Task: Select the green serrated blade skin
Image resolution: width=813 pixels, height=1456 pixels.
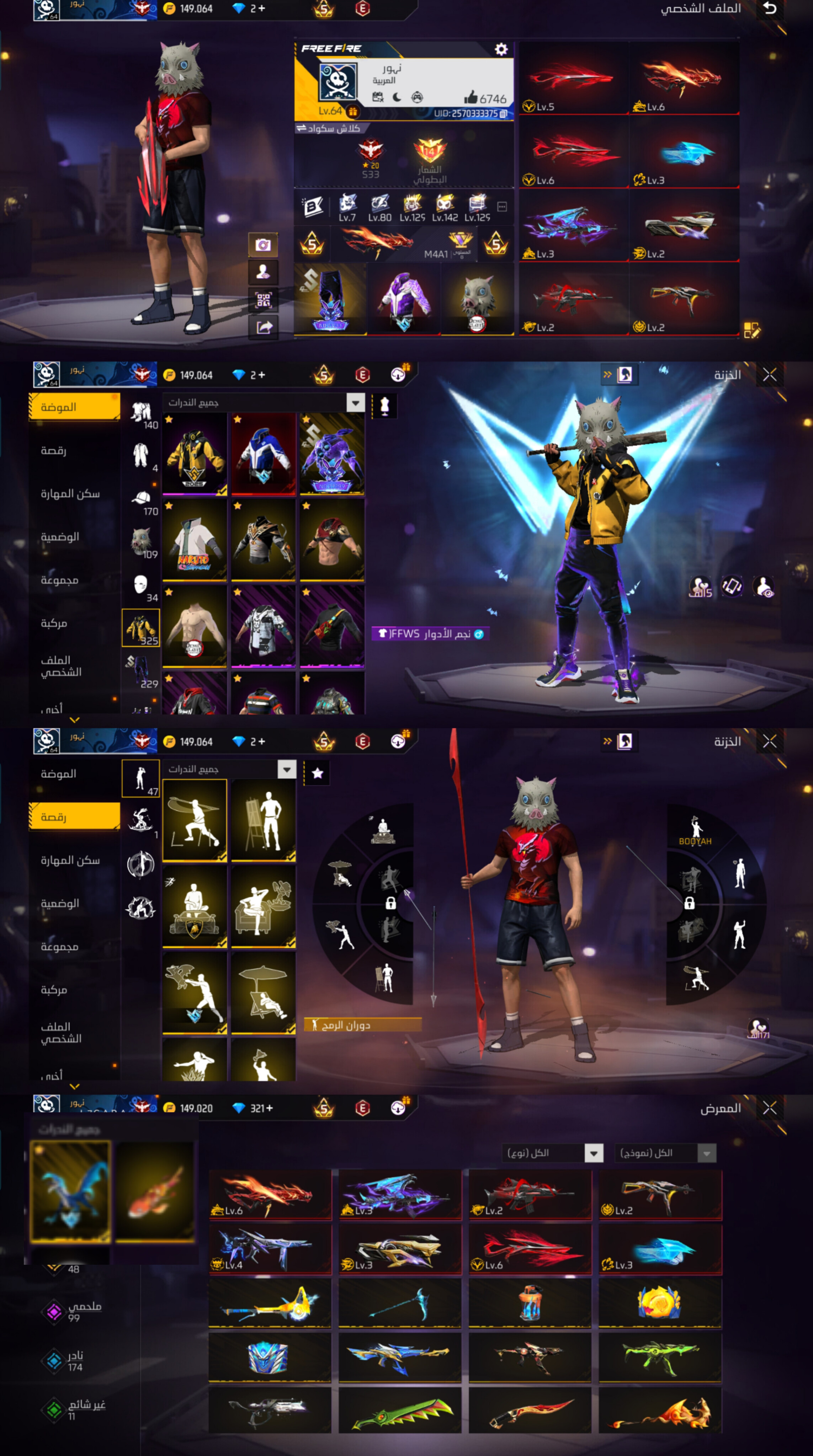Action: (400, 1411)
